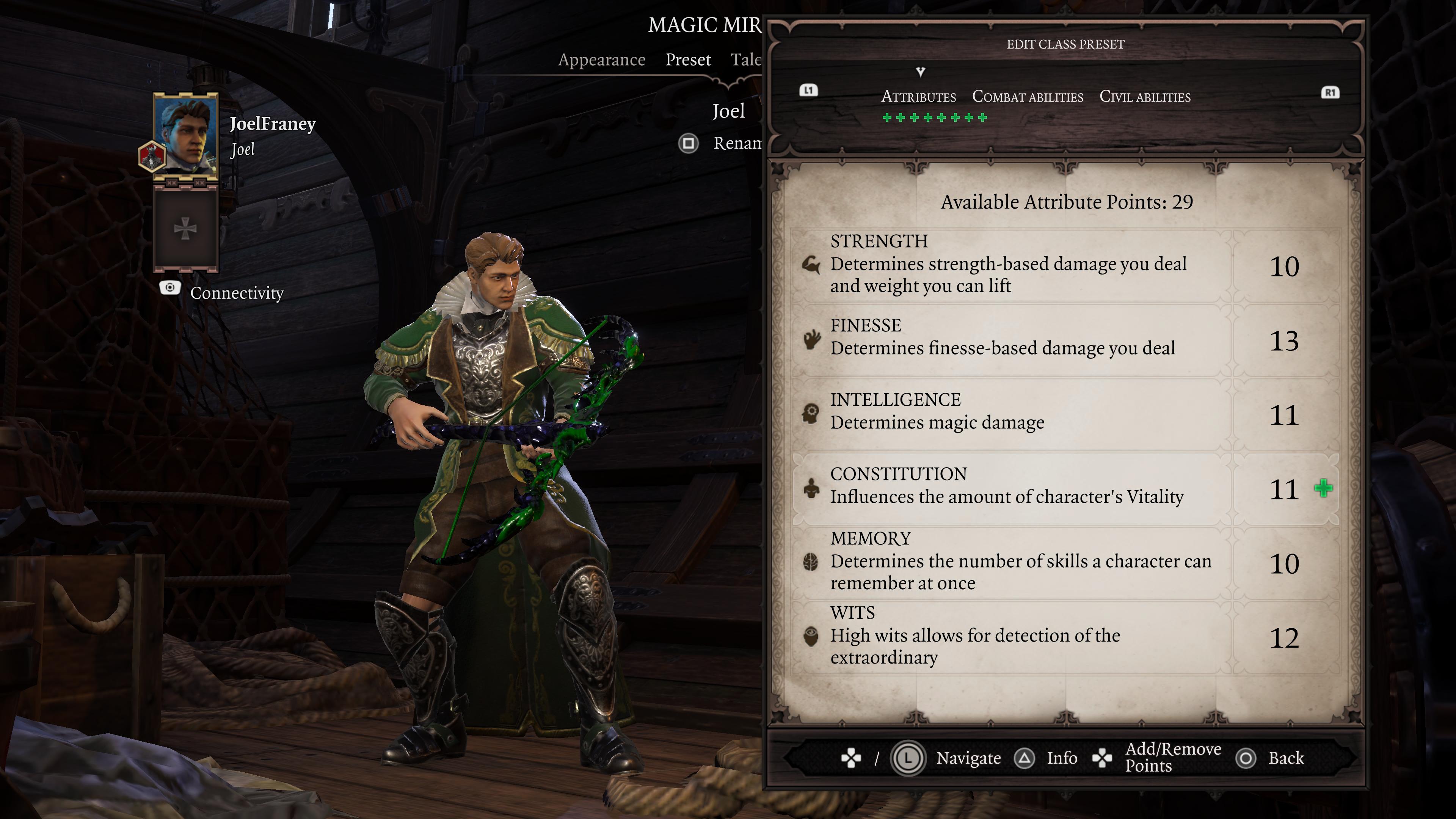Click the down arrow above Attributes
The height and width of the screenshot is (819, 1456).
920,72
